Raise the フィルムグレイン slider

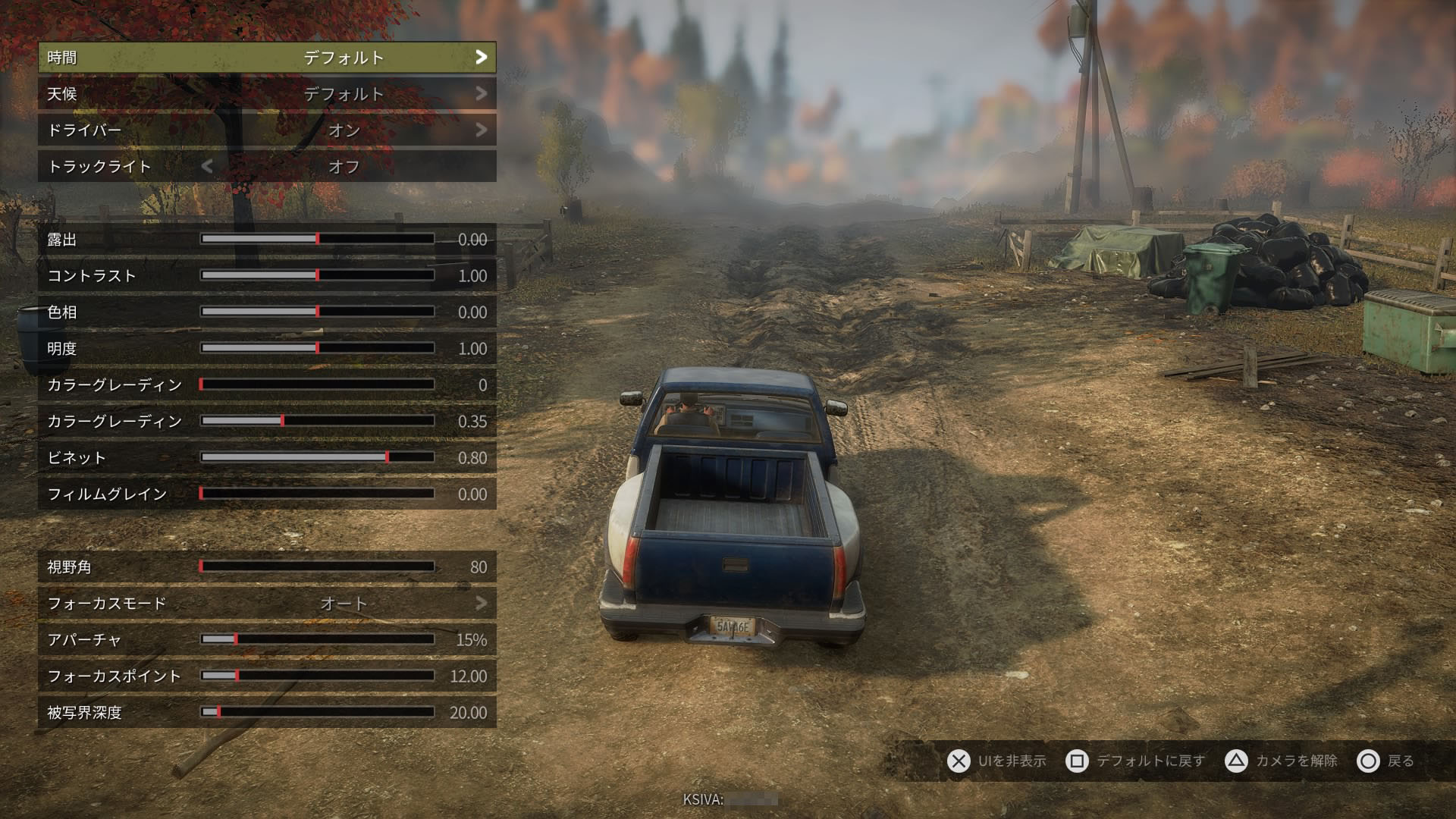click(x=317, y=494)
